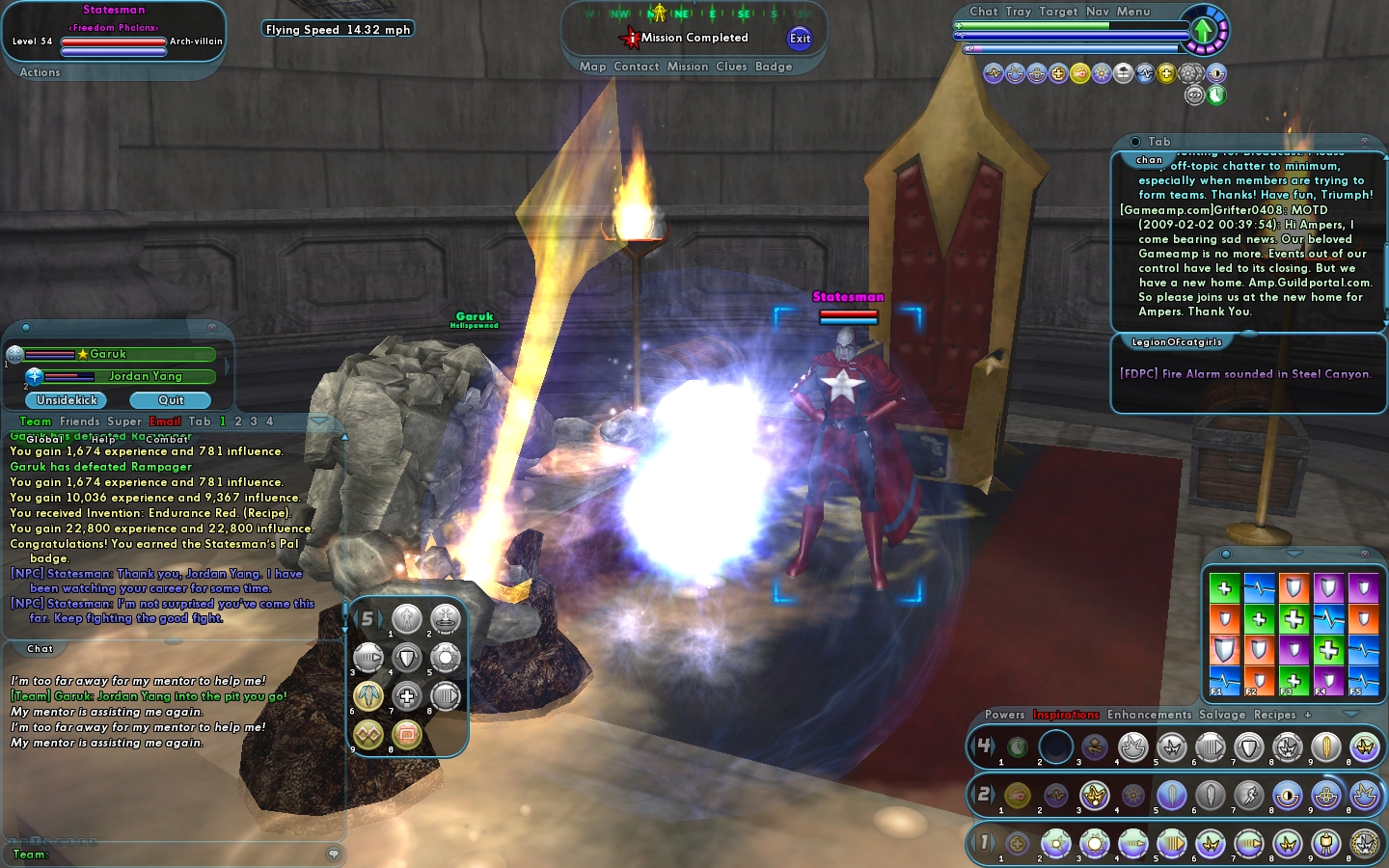This screenshot has height=868, width=1389.
Task: Click the Unsidekick button
Action: 67,400
